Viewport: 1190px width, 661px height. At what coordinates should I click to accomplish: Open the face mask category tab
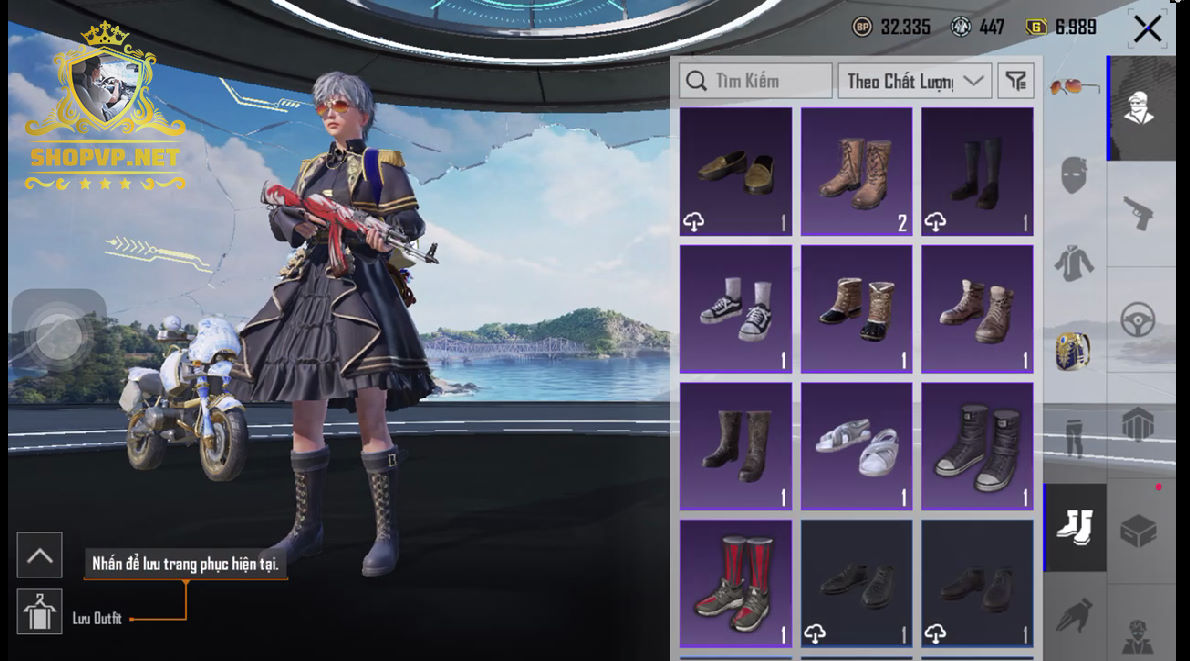point(1075,175)
